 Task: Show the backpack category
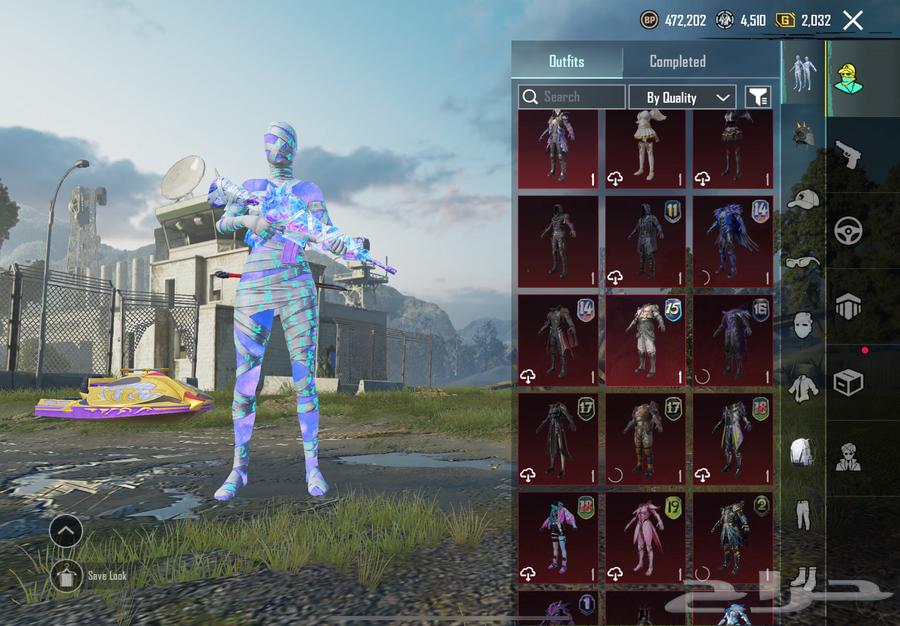coord(803,452)
